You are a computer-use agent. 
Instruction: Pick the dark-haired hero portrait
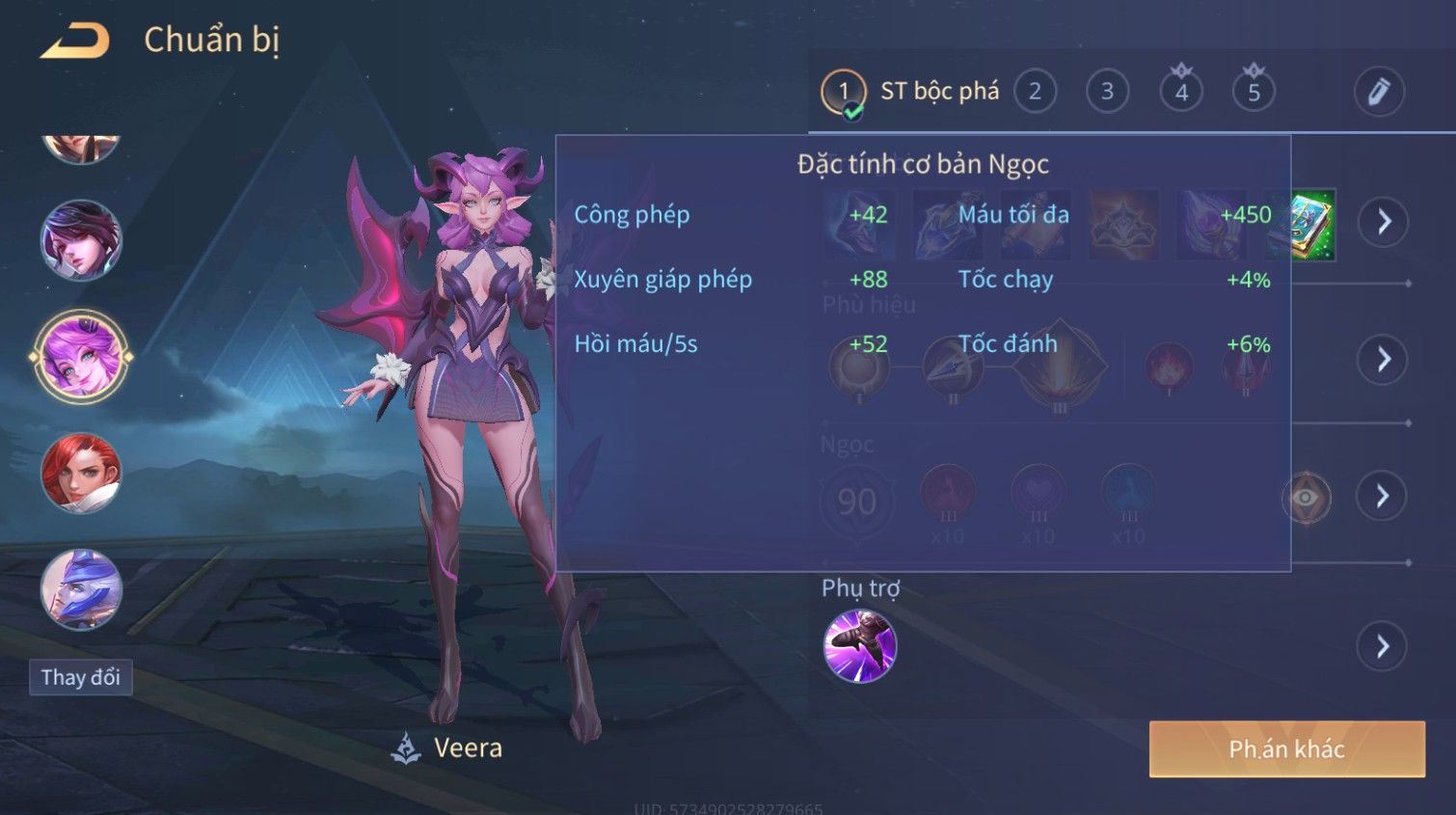pos(81,240)
